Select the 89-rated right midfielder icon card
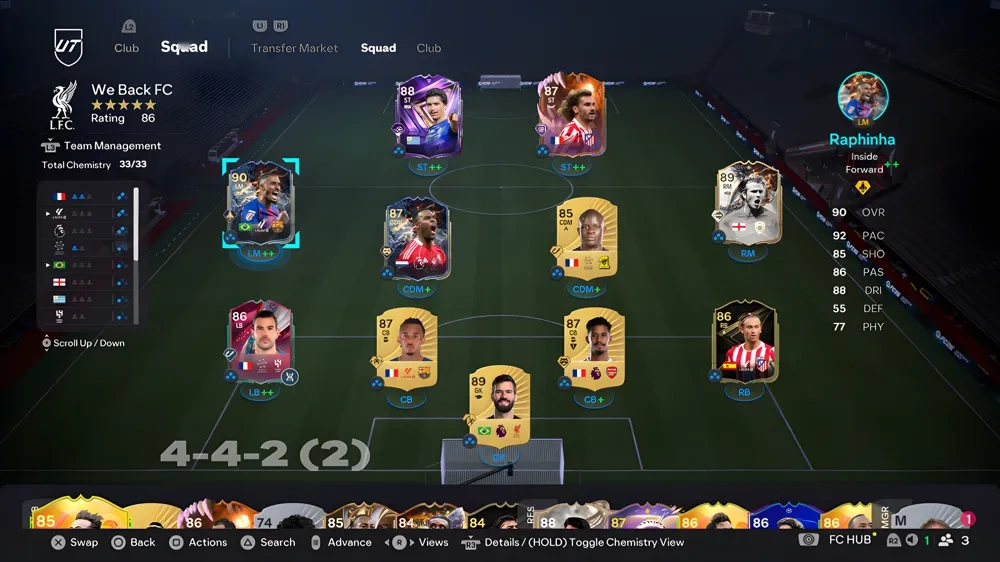The height and width of the screenshot is (562, 1000). pyautogui.click(x=748, y=205)
